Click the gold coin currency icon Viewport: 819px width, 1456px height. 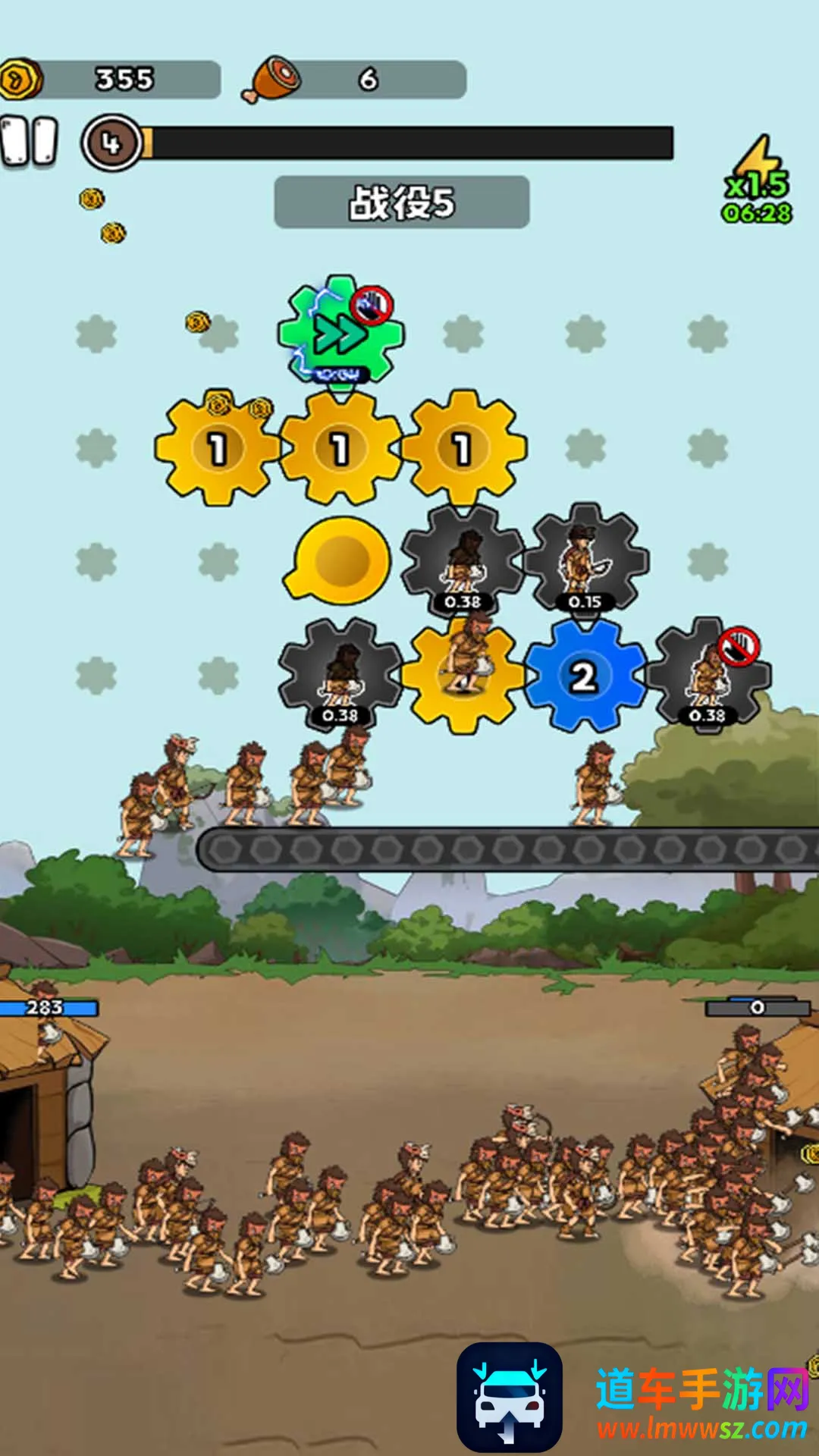point(20,79)
